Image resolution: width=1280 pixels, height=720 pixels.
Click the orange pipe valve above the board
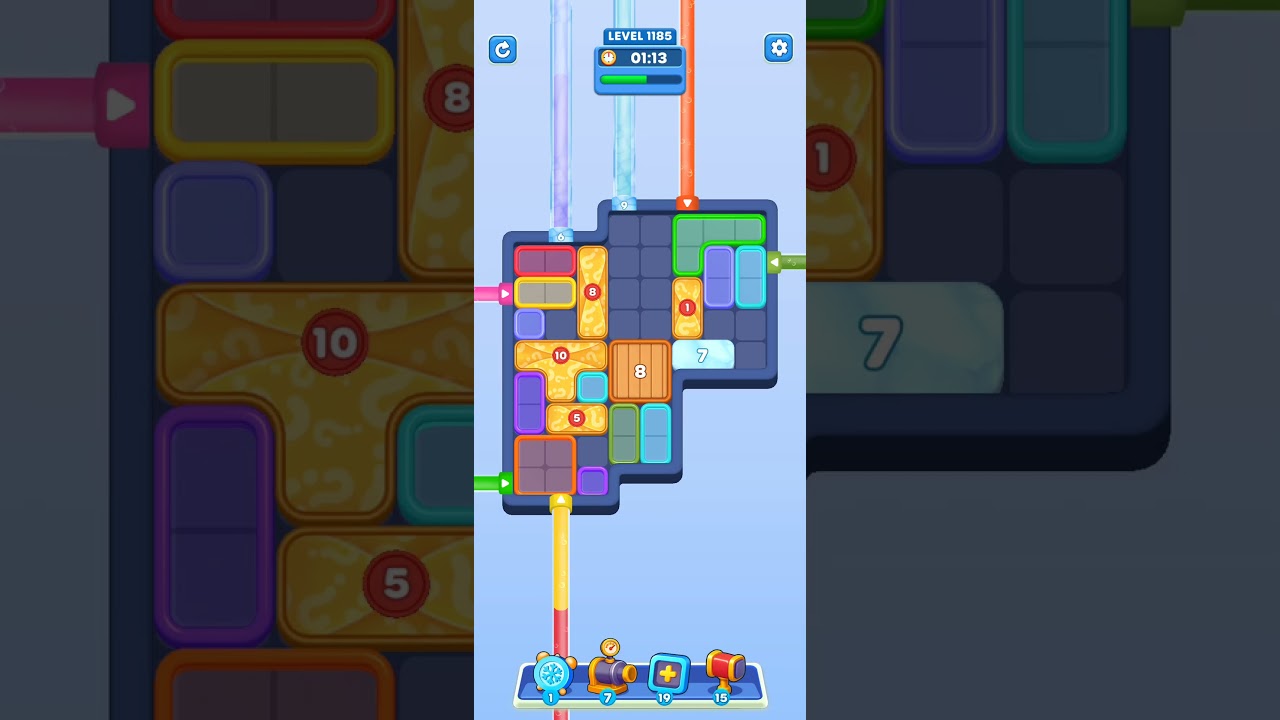[x=687, y=202]
